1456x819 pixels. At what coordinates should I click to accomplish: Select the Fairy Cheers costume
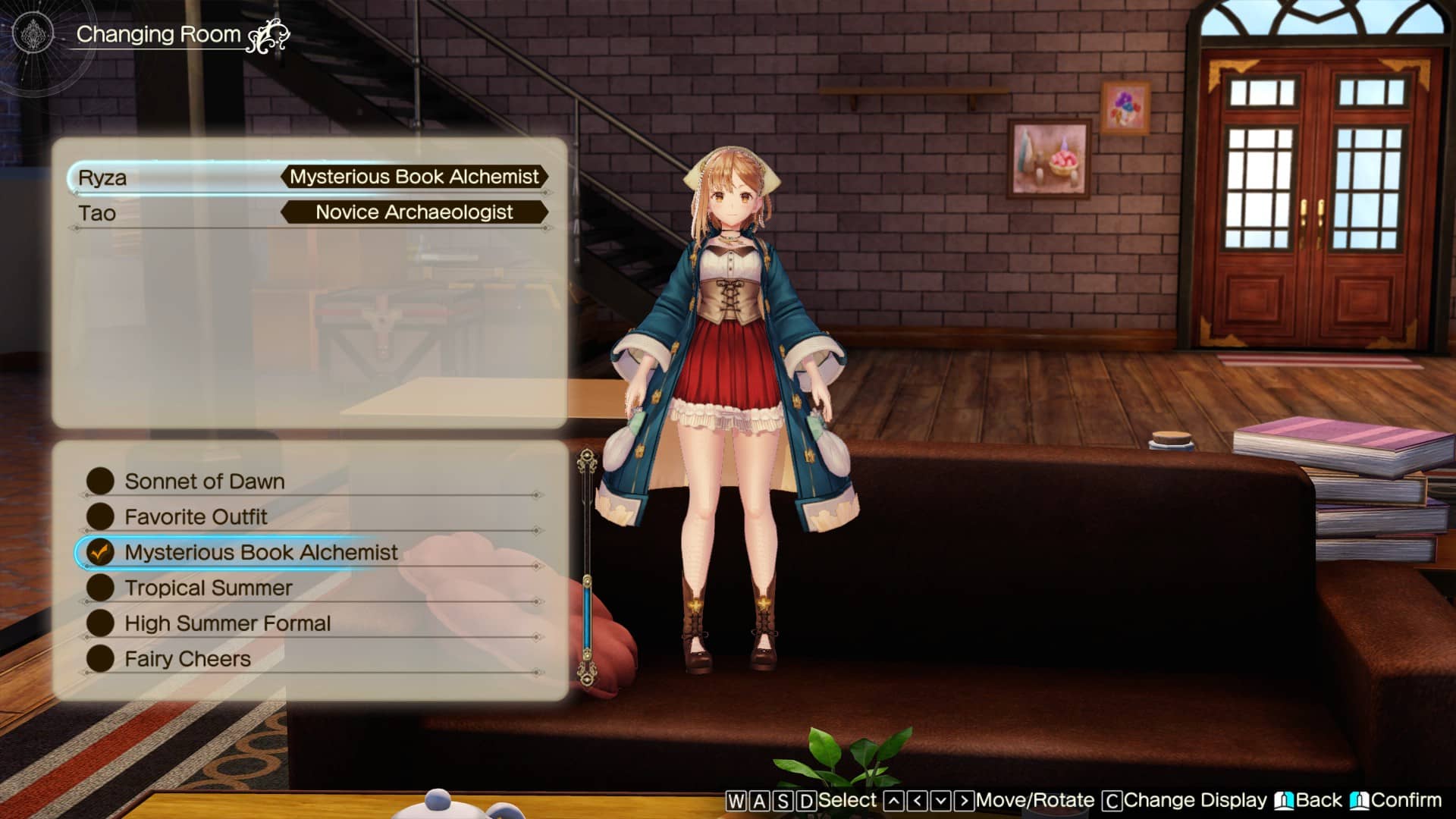tap(187, 659)
